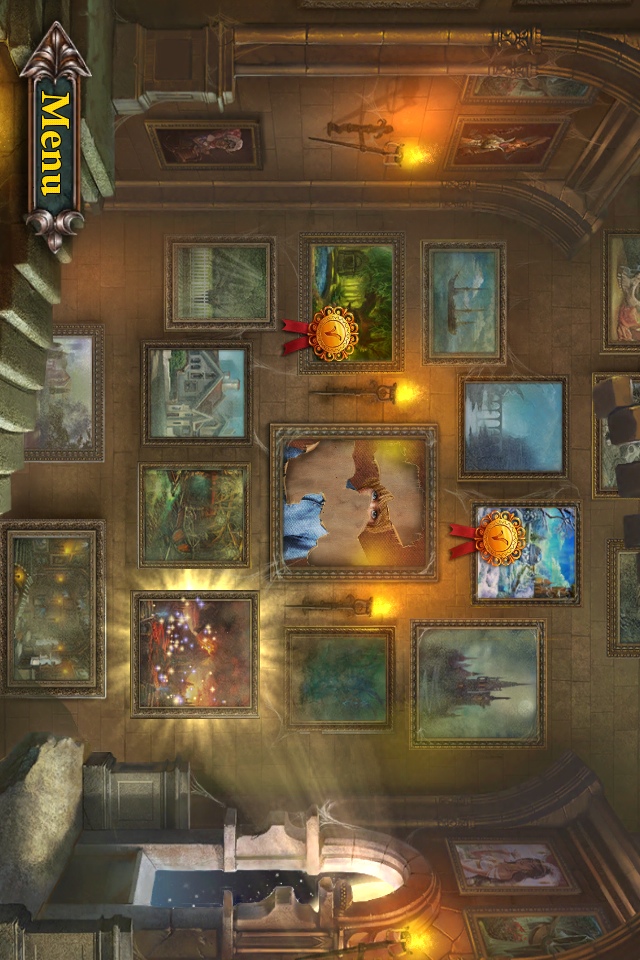This screenshot has height=960, width=640.
Task: Open the teal sailing ship painting
Action: pos(463,301)
